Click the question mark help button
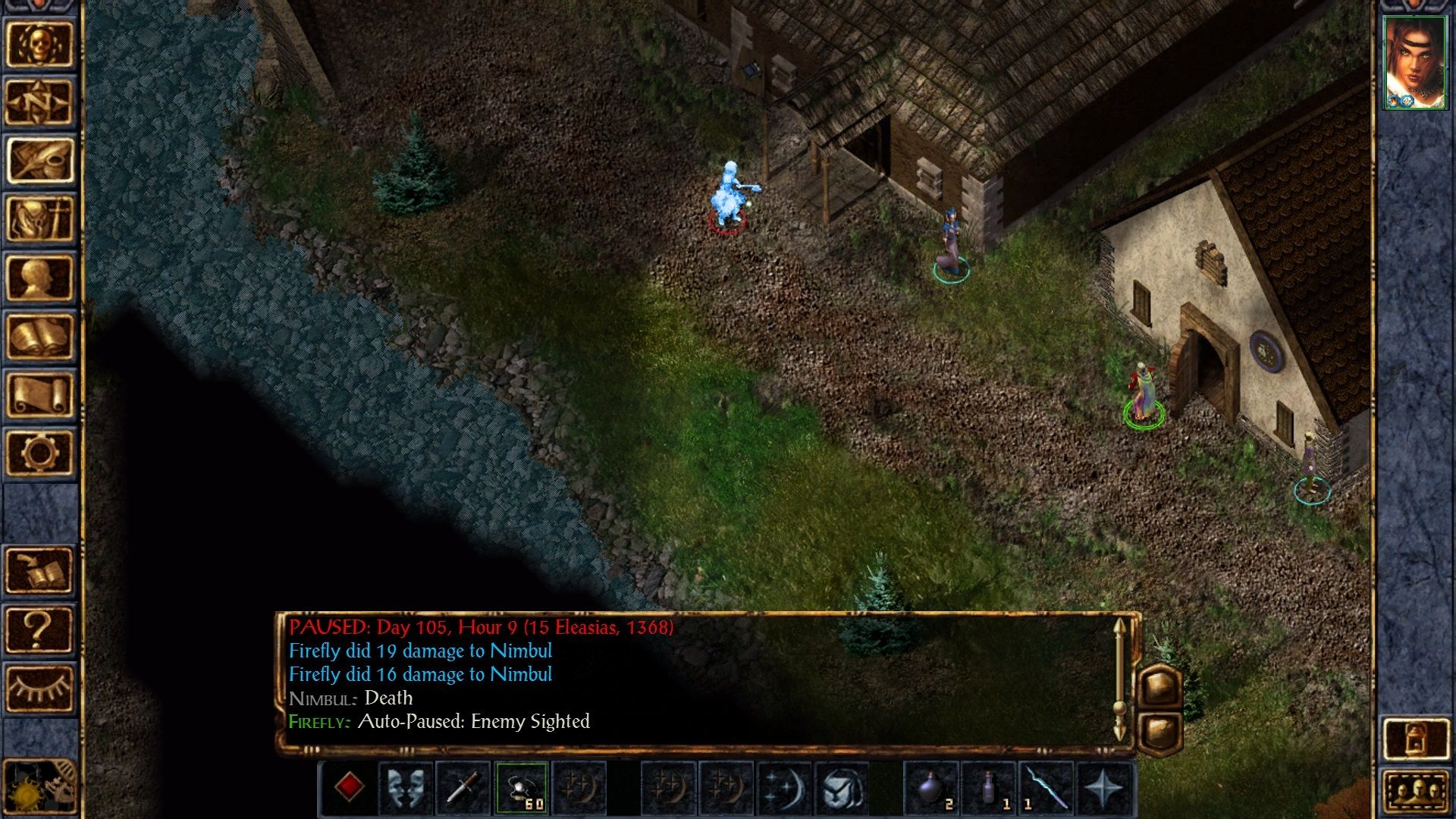 pos(39,629)
